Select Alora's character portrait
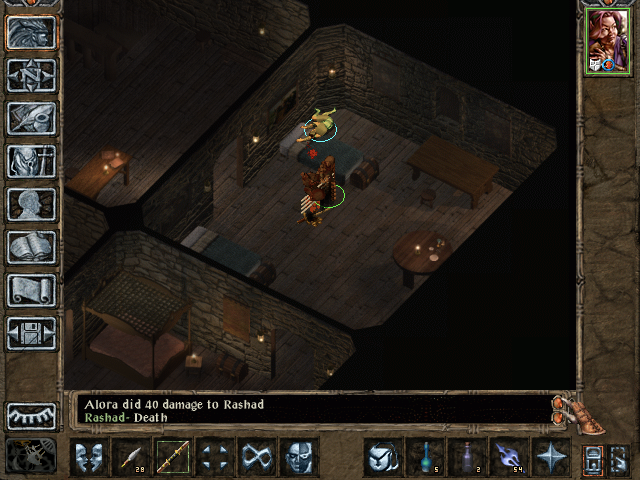This screenshot has width=640, height=480. pyautogui.click(x=608, y=42)
